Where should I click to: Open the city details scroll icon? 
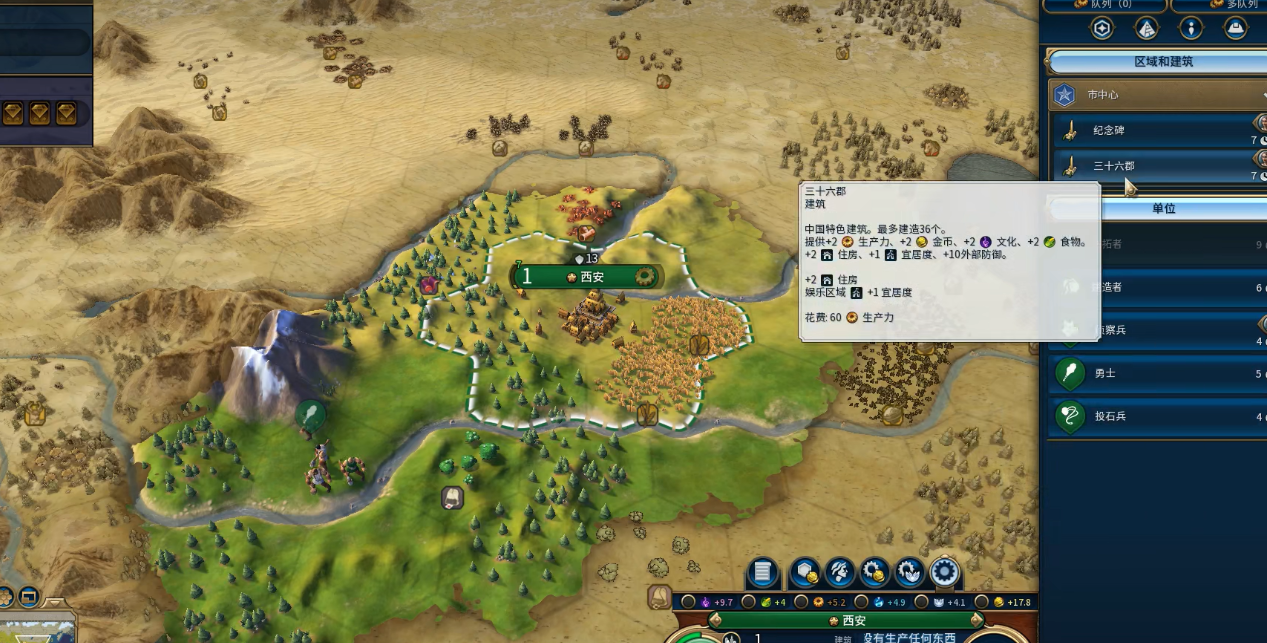(762, 573)
